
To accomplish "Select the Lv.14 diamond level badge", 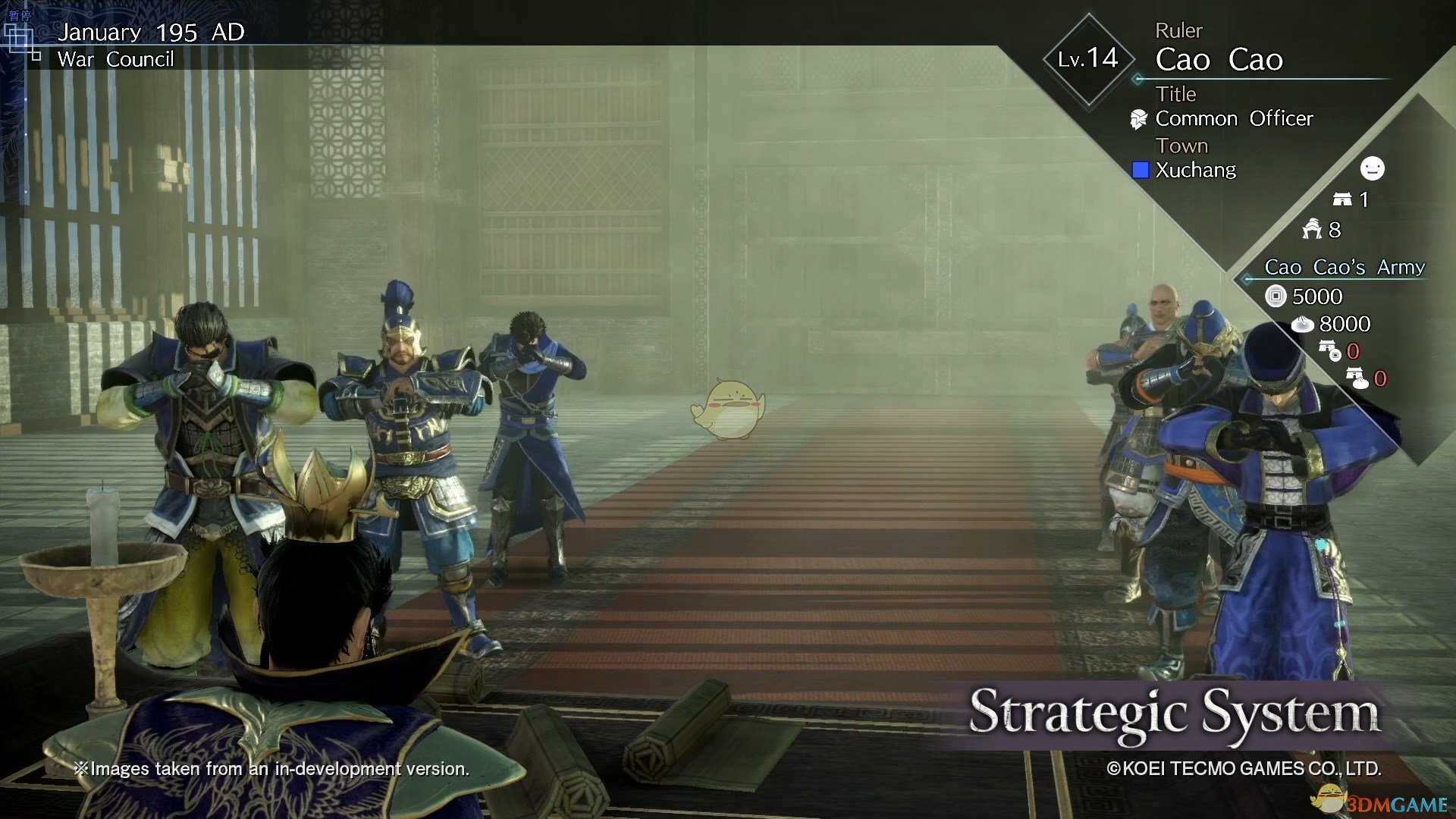I will click(1088, 59).
